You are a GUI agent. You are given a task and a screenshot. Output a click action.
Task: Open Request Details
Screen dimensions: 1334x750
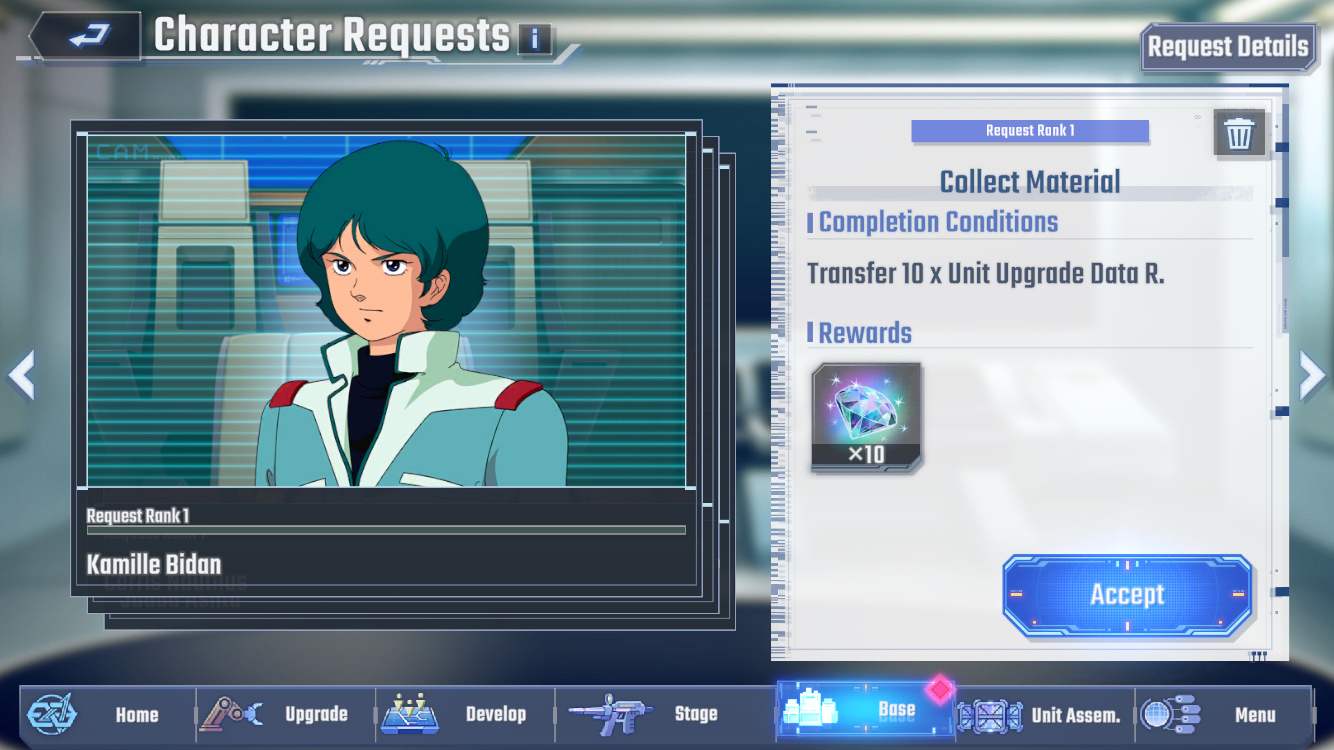coord(1227,47)
